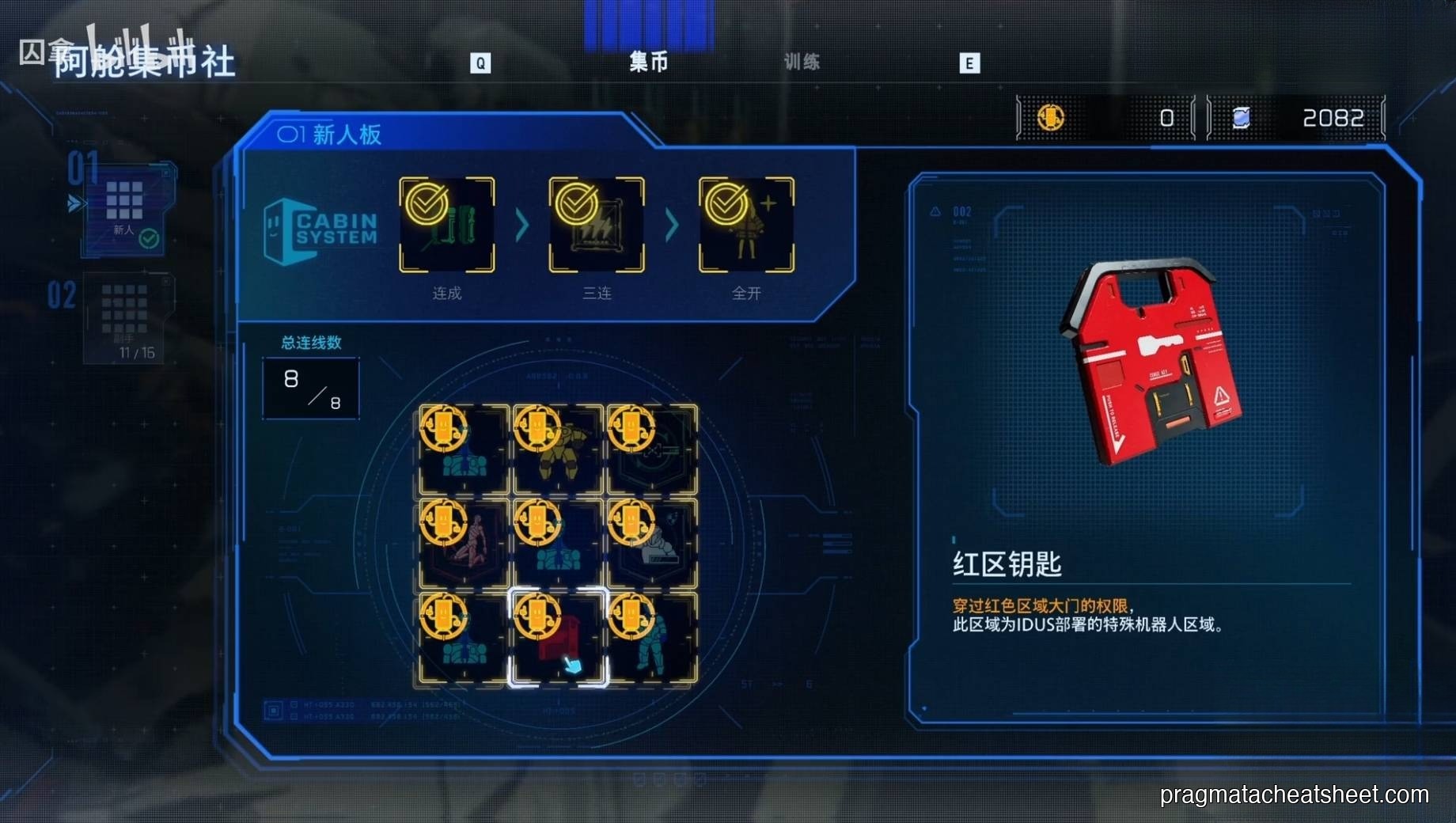Click the arrow between 三连 and 全开
The image size is (1456, 823).
[x=671, y=224]
